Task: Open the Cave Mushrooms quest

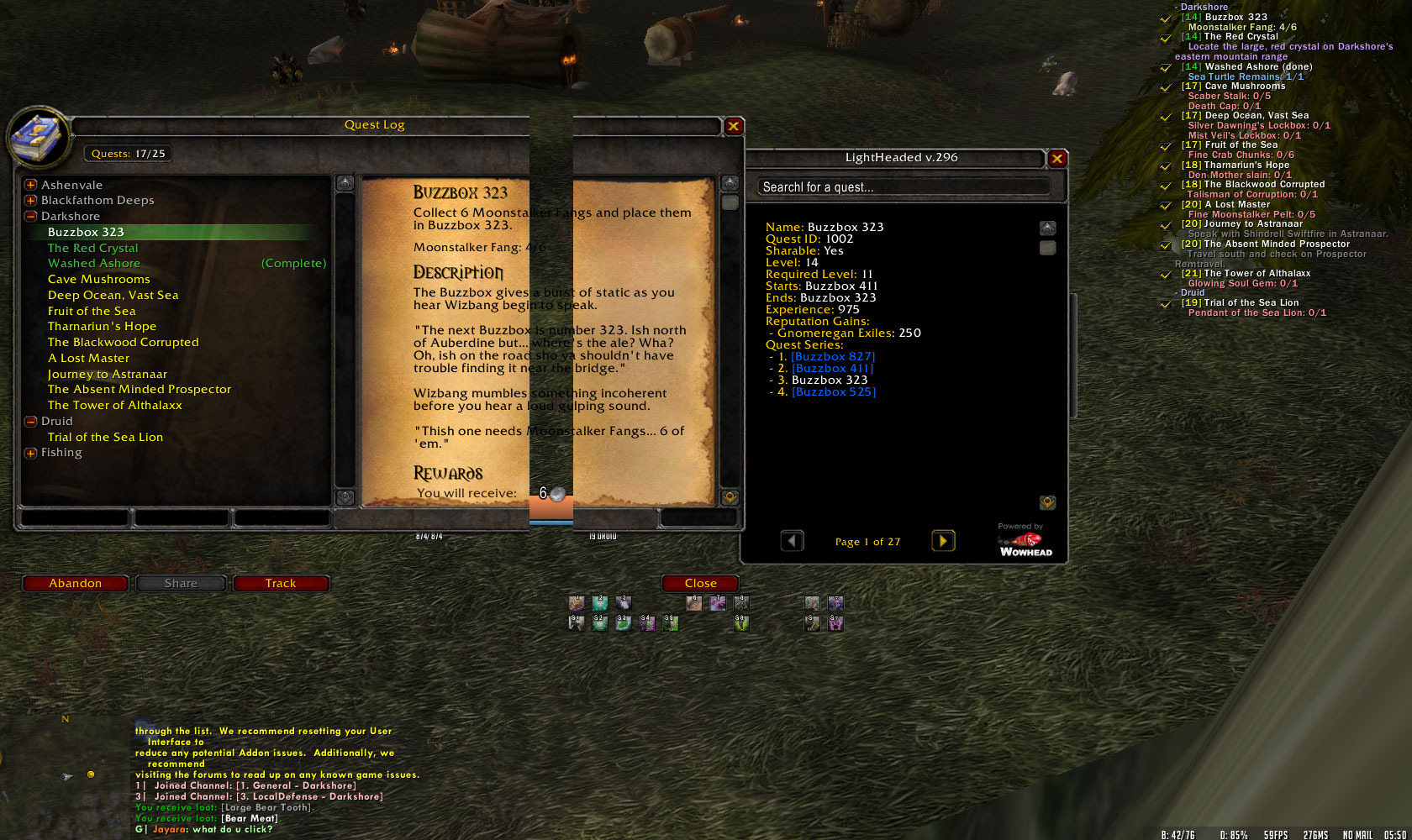Action: (x=99, y=279)
